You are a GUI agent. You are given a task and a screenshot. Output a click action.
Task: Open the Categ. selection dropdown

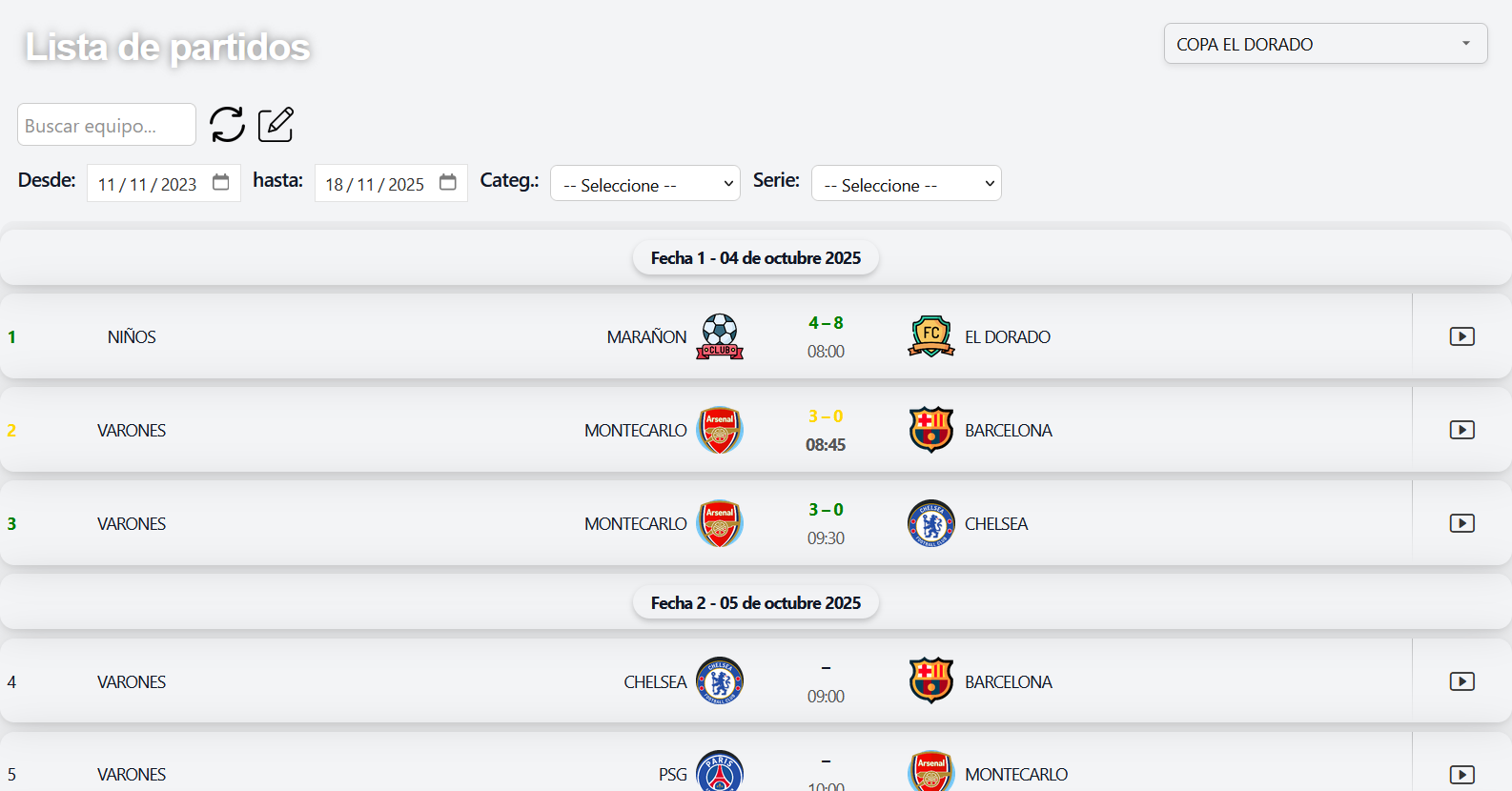point(645,183)
